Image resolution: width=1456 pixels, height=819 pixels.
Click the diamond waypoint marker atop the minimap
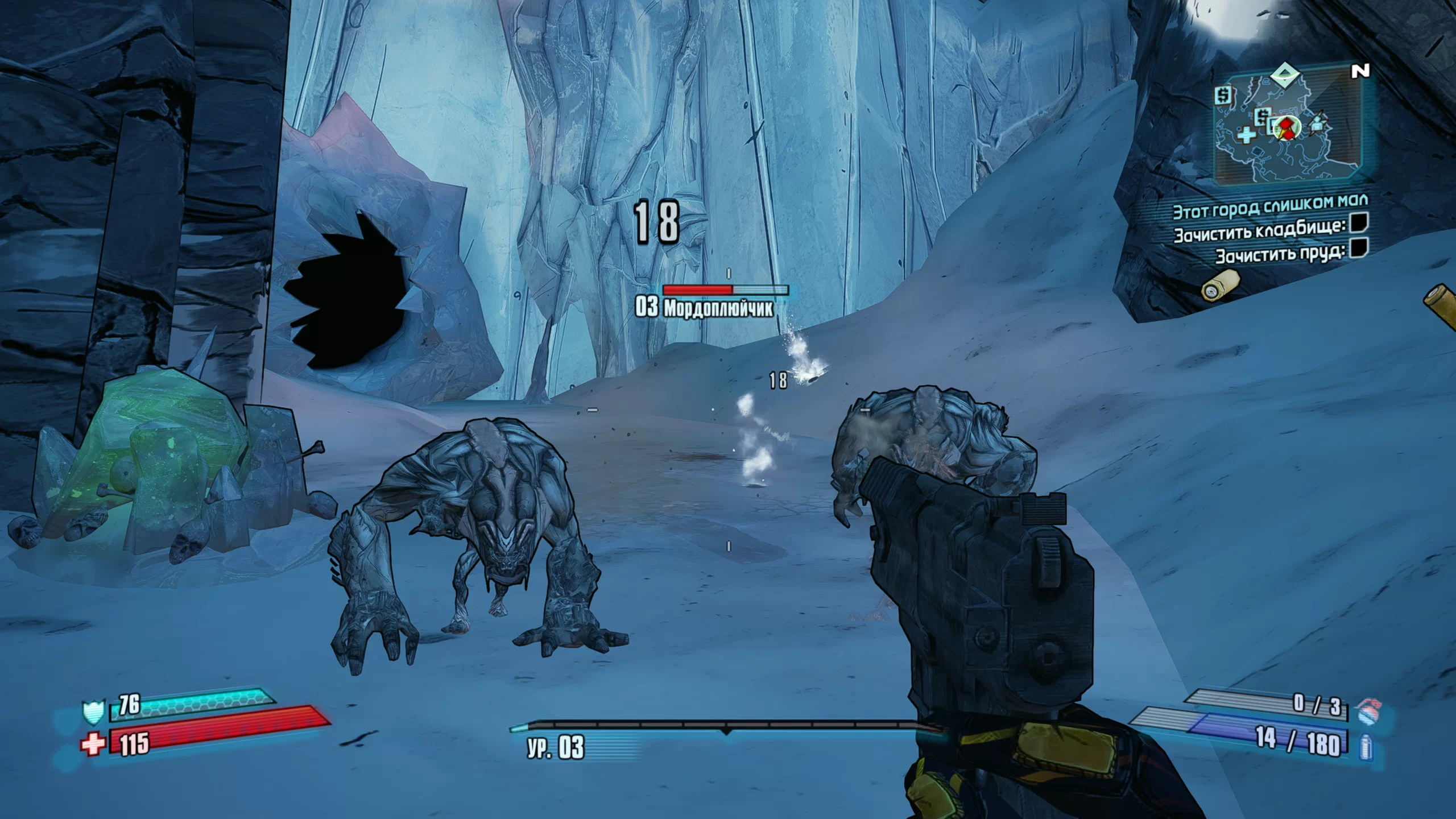coord(1285,75)
